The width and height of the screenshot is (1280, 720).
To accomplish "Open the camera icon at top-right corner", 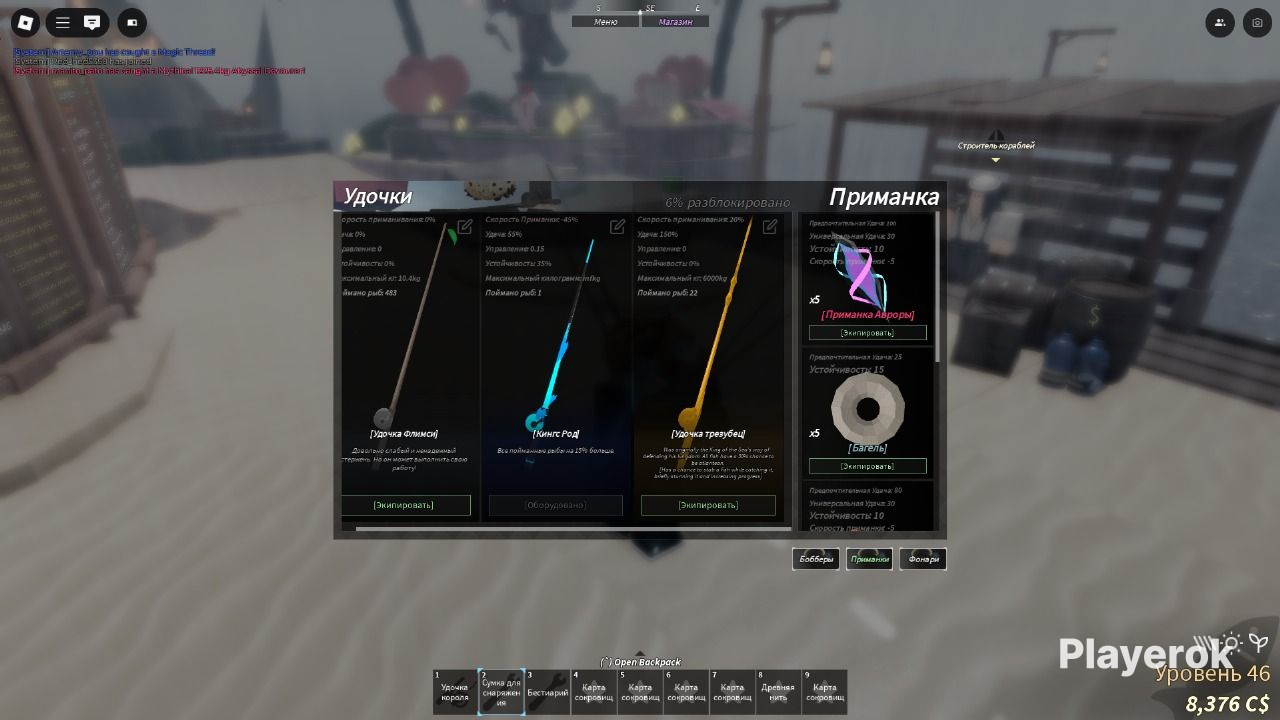I will 1257,22.
